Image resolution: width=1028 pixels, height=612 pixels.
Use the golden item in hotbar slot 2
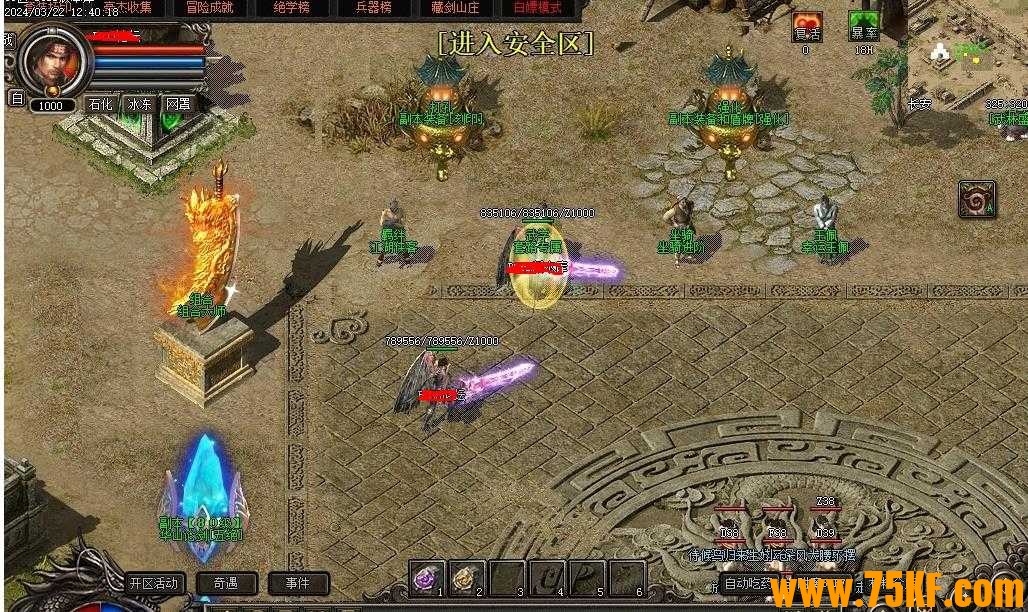(x=466, y=577)
